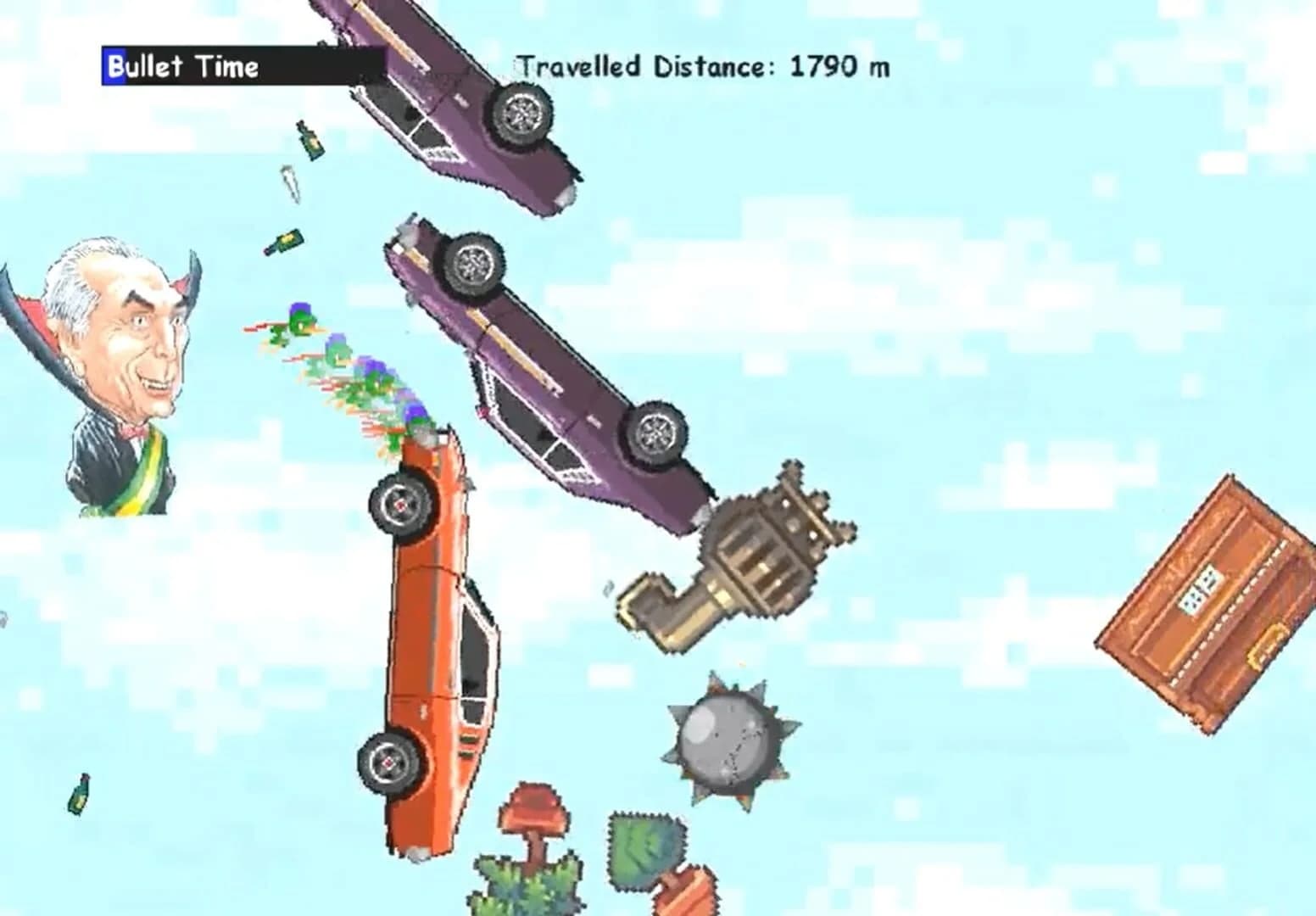Select the bottle at the bottom left corner
This screenshot has height=916, width=1316.
[x=81, y=793]
